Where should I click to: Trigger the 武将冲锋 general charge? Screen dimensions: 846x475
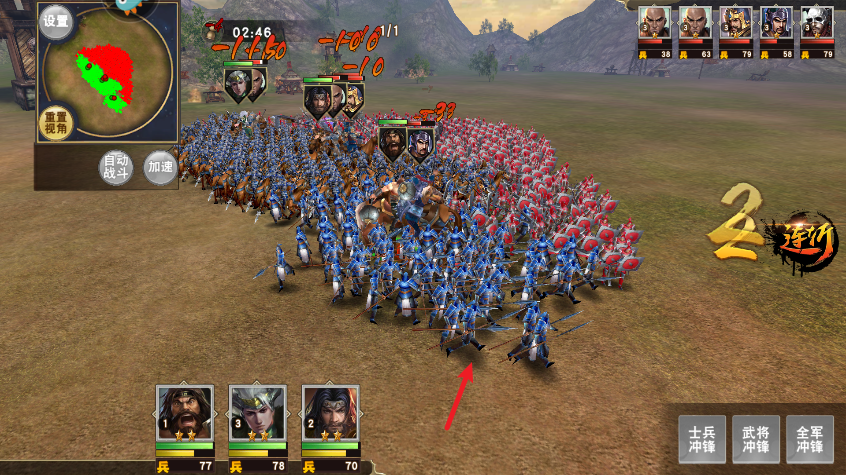(756, 439)
